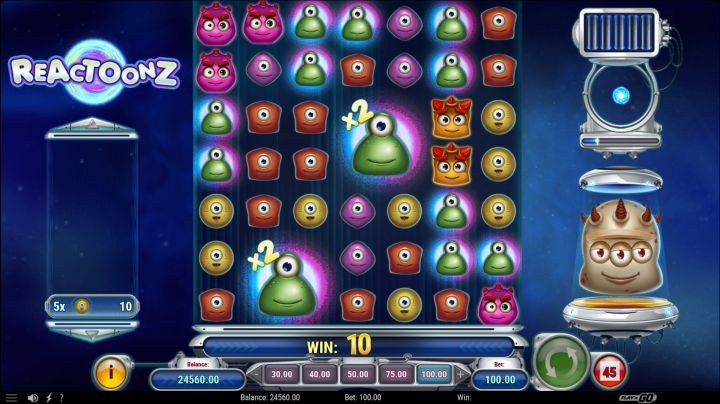Viewport: 720px width, 404px height.
Task: Increase the bet with the plus button
Action: tap(461, 374)
